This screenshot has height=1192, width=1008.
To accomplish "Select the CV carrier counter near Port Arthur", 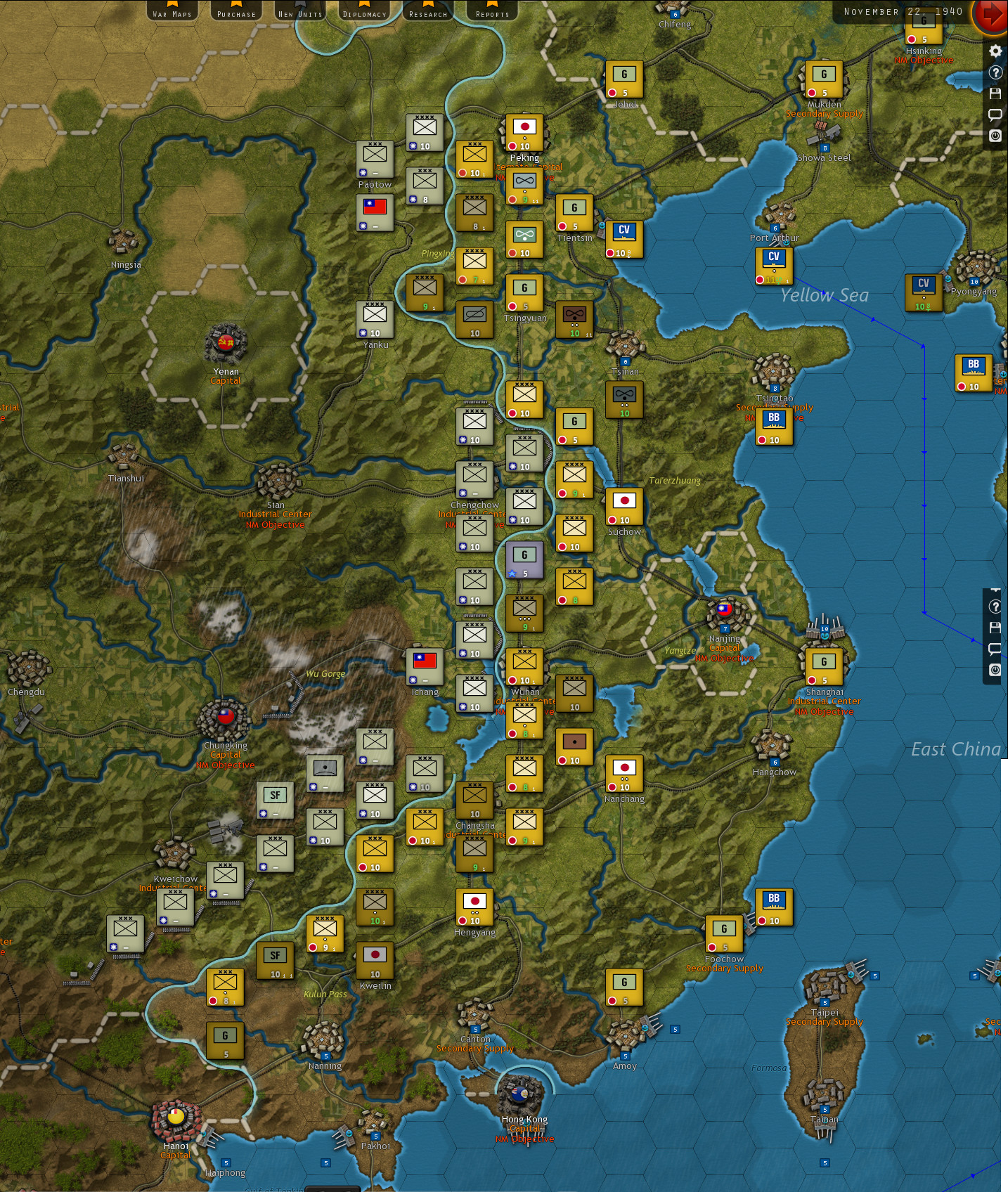I will 773,265.
